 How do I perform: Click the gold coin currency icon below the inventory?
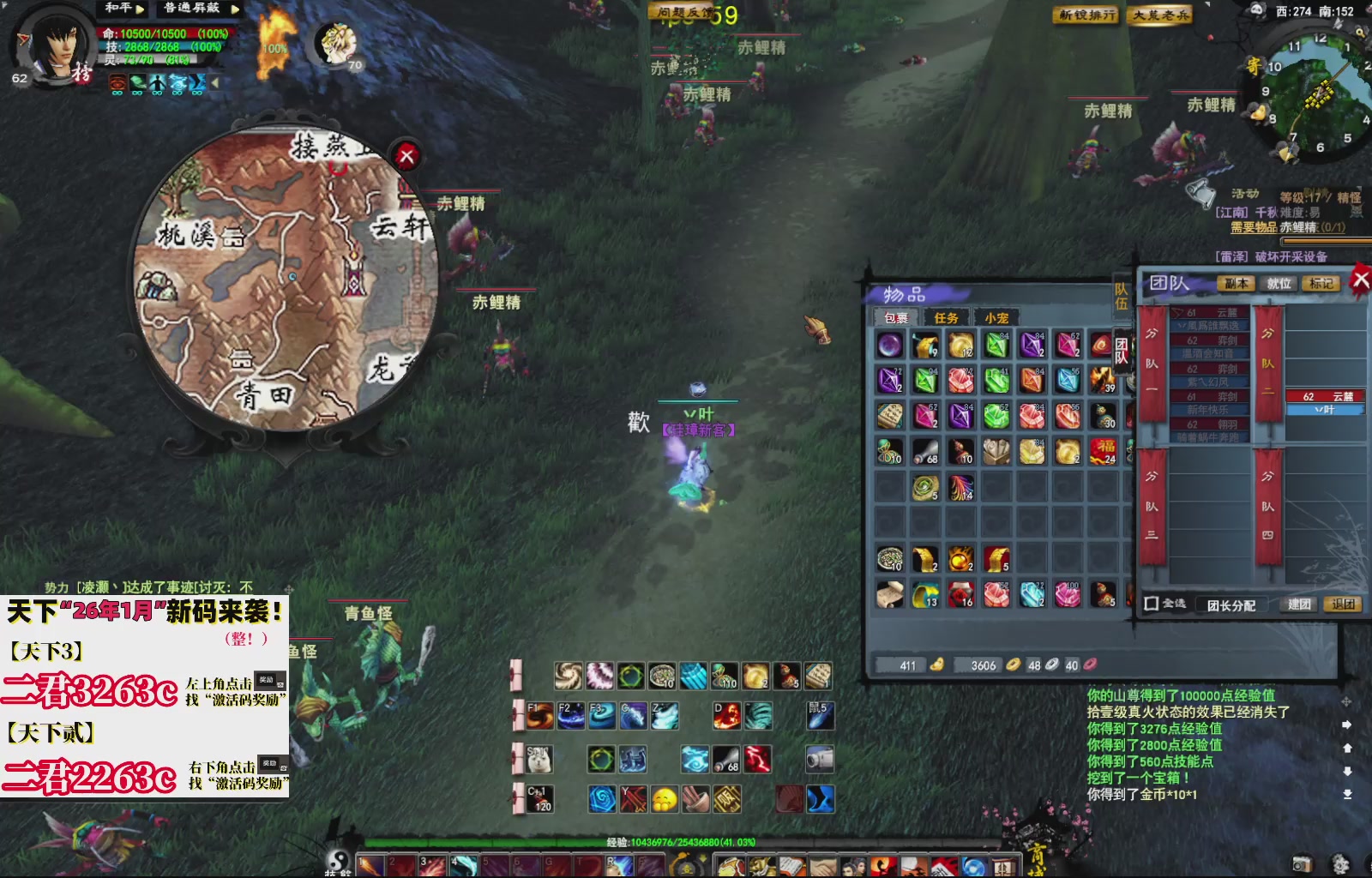pyautogui.click(x=1014, y=663)
